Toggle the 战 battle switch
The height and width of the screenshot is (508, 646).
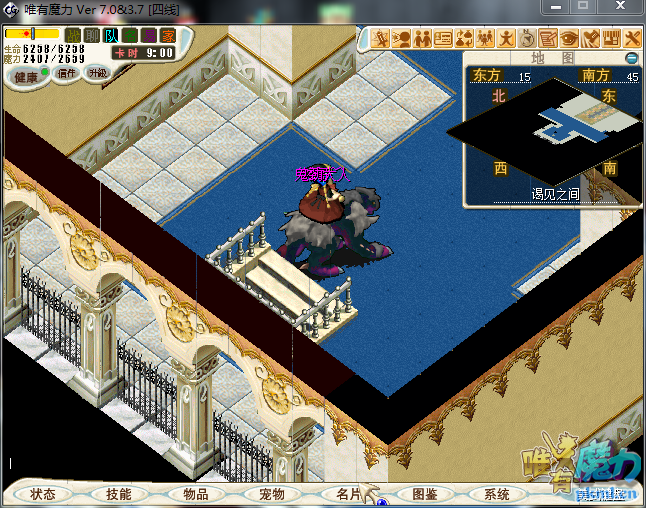pyautogui.click(x=72, y=36)
